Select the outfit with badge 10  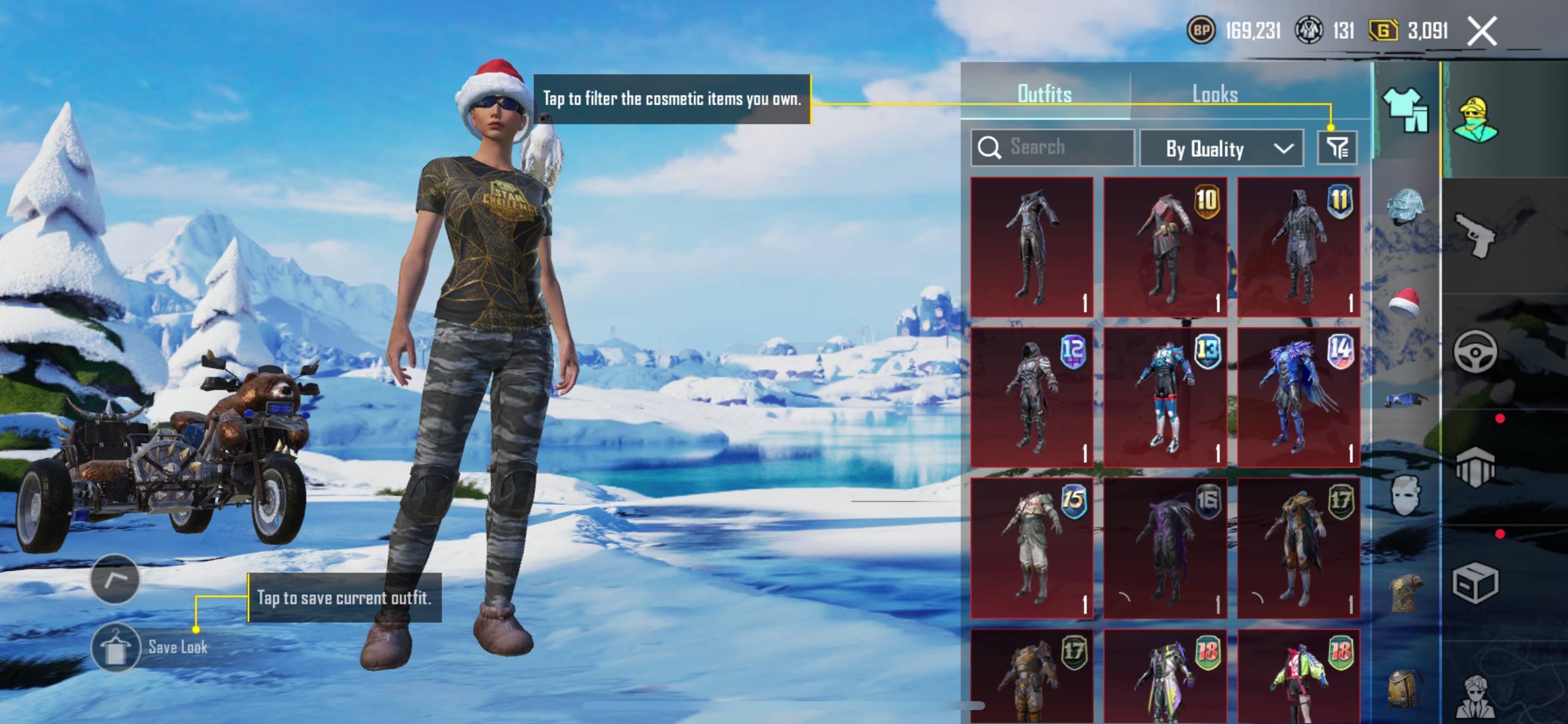pyautogui.click(x=1165, y=247)
